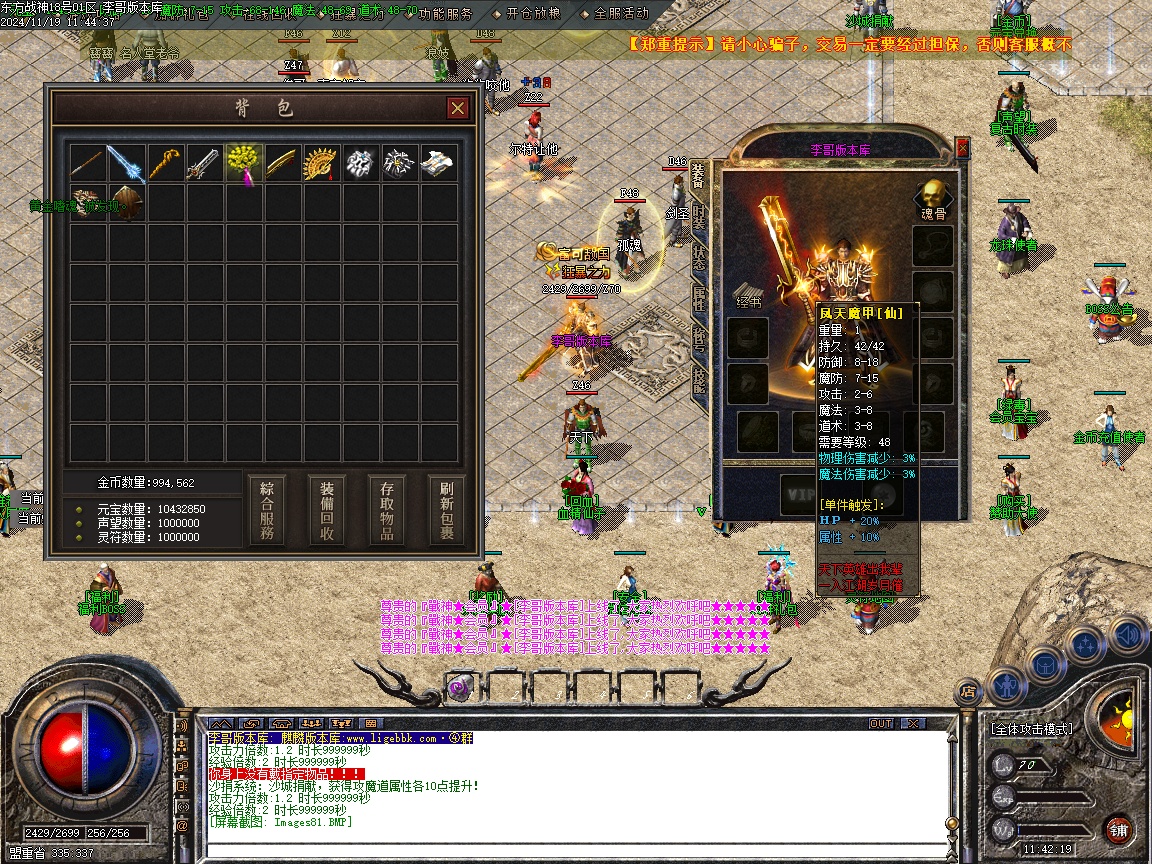Show the 属性 attributes tab
Viewport: 1152px width, 864px height.
coord(699,296)
